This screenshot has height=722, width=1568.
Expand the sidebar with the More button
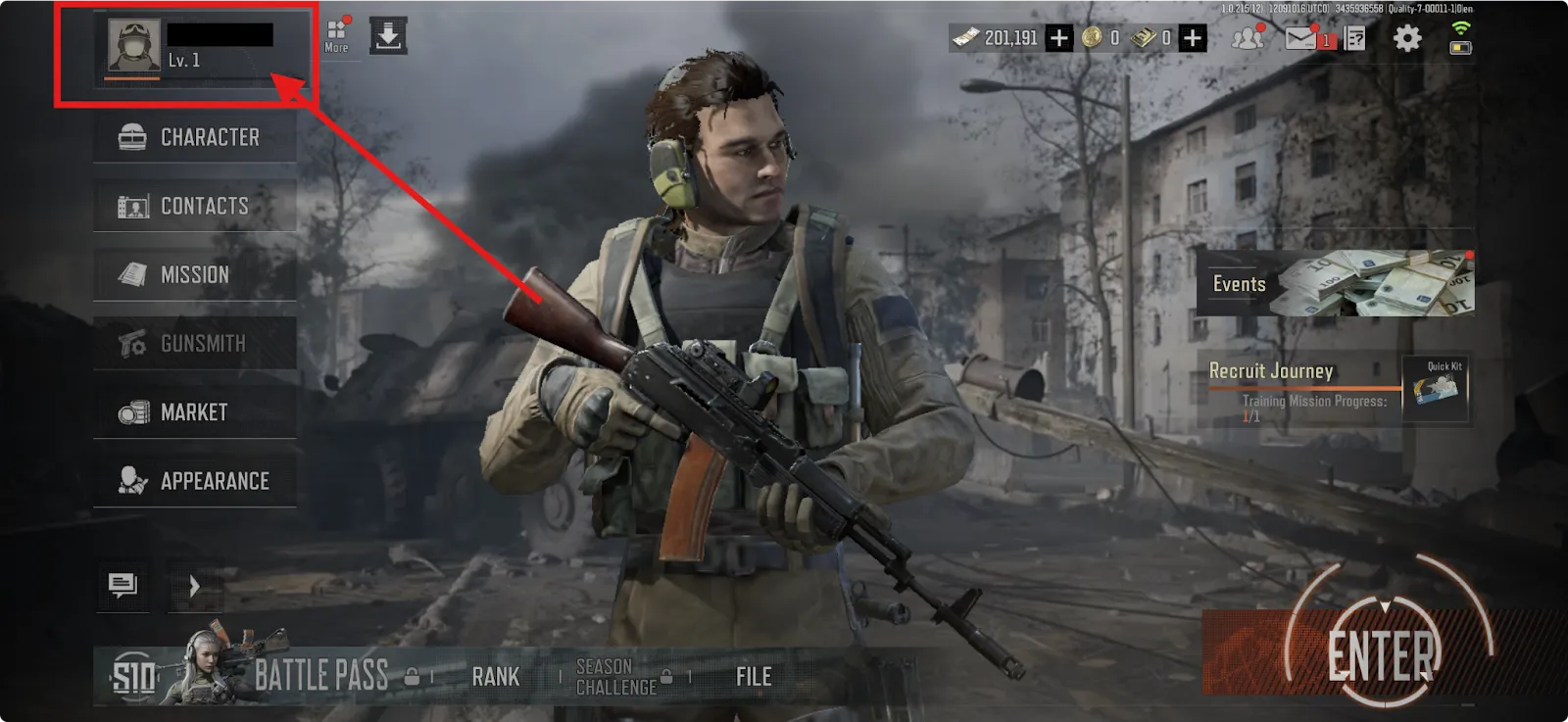(x=335, y=36)
